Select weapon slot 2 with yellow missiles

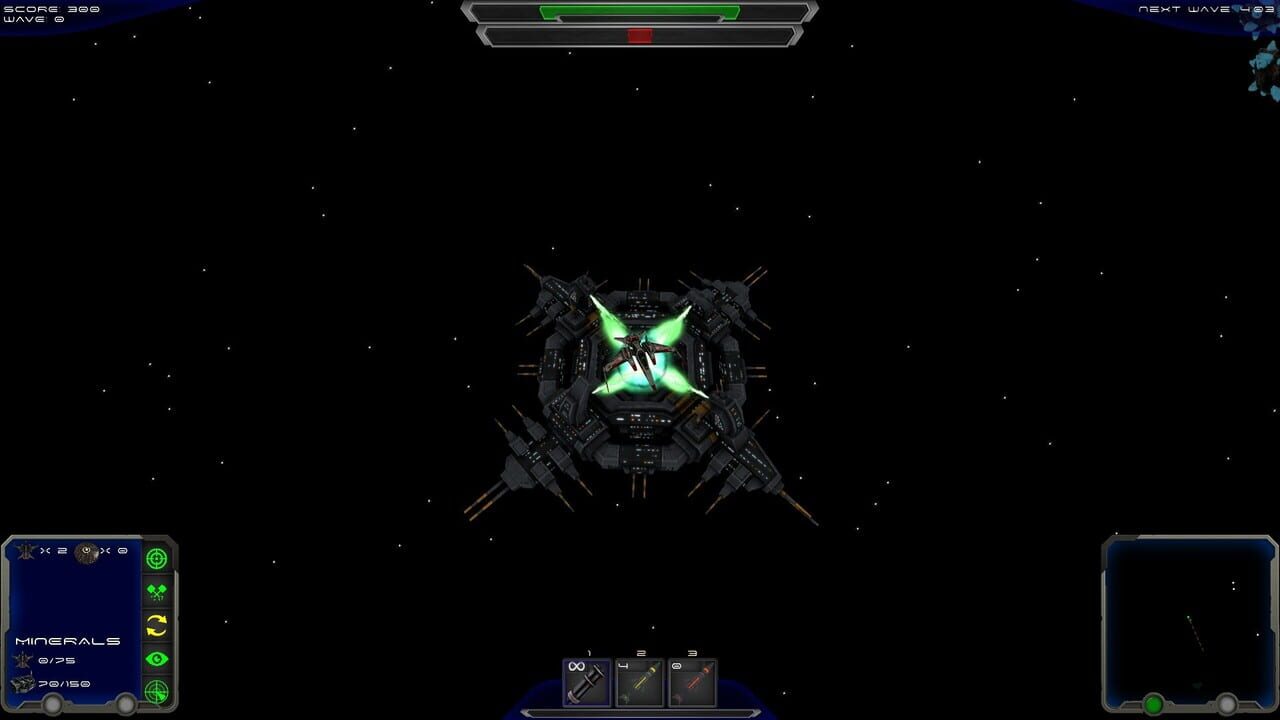pos(640,683)
